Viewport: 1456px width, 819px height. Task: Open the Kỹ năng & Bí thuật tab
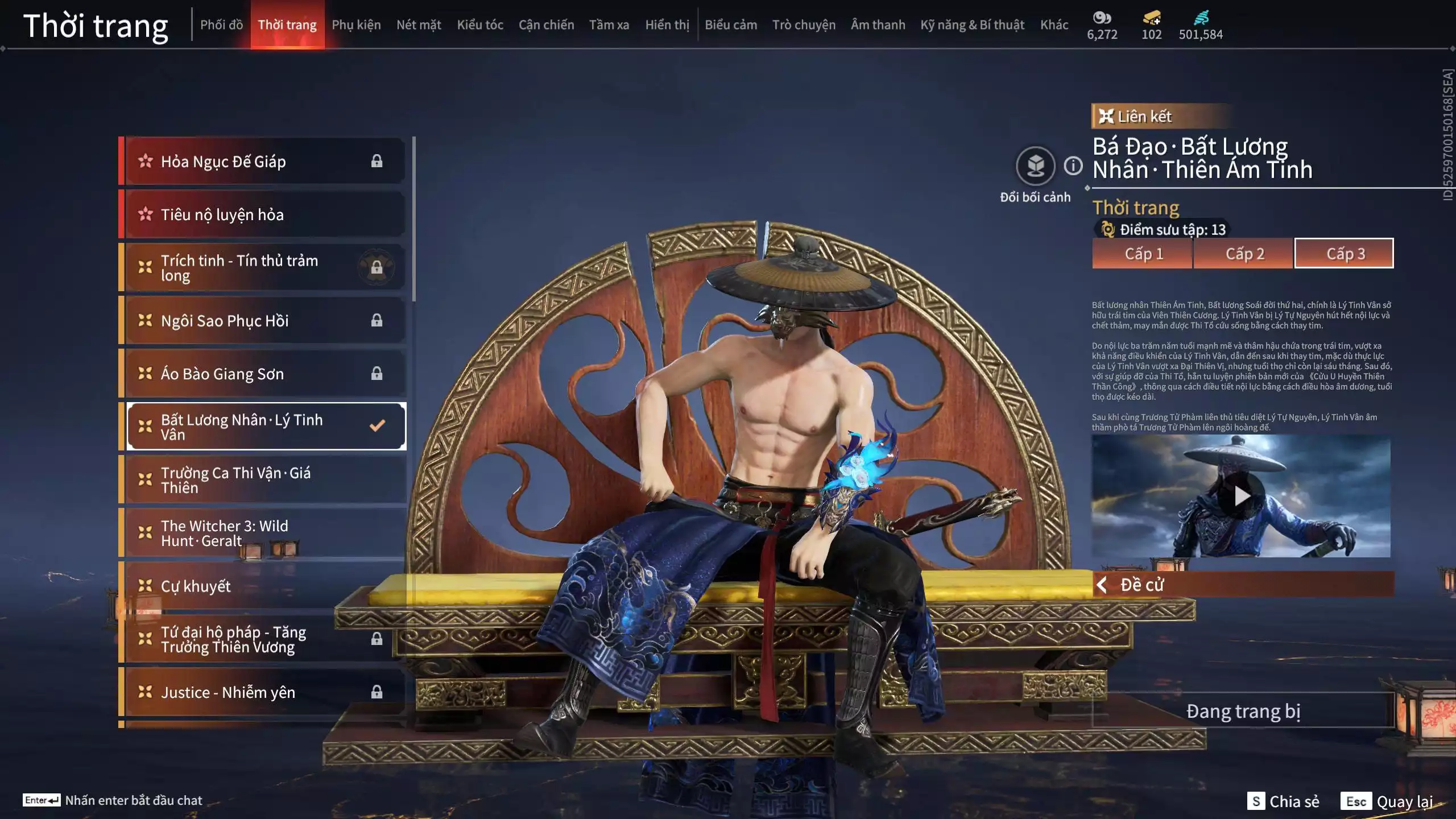click(x=972, y=25)
